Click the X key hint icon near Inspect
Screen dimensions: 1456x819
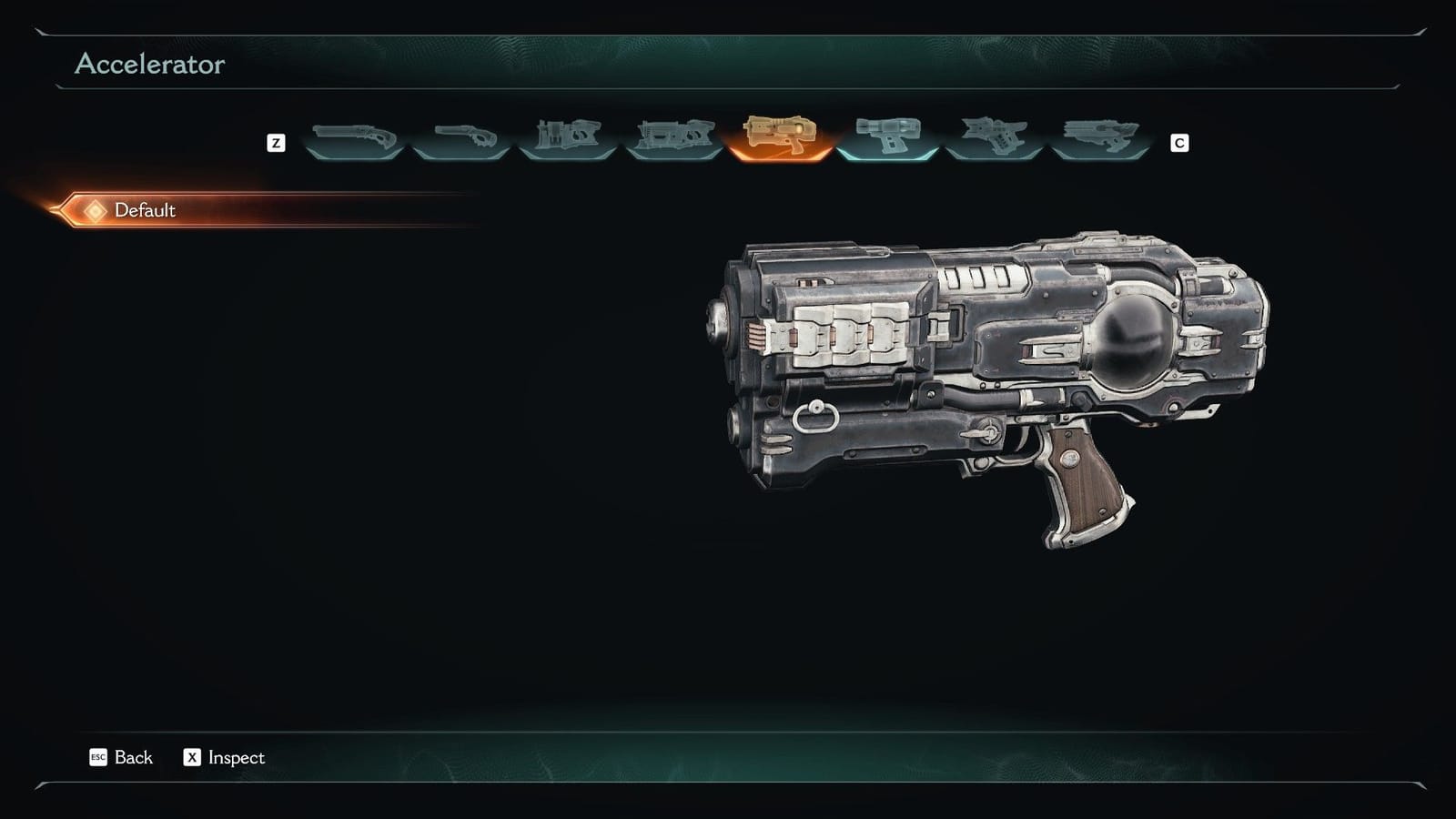tap(192, 757)
